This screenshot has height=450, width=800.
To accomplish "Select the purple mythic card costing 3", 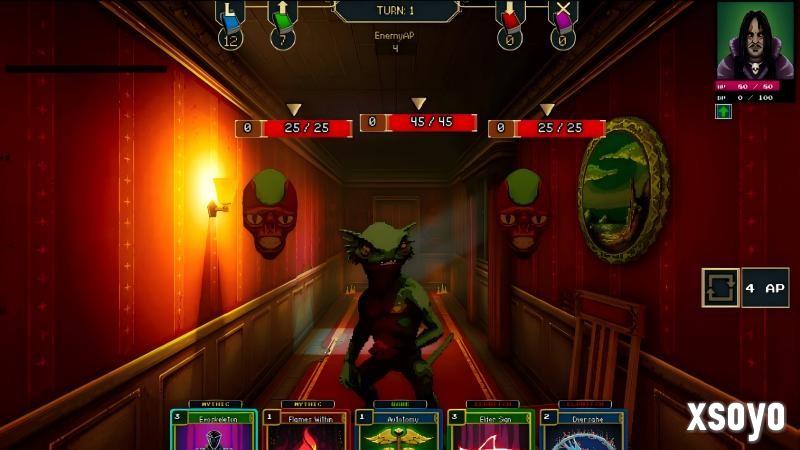I will point(213,429).
